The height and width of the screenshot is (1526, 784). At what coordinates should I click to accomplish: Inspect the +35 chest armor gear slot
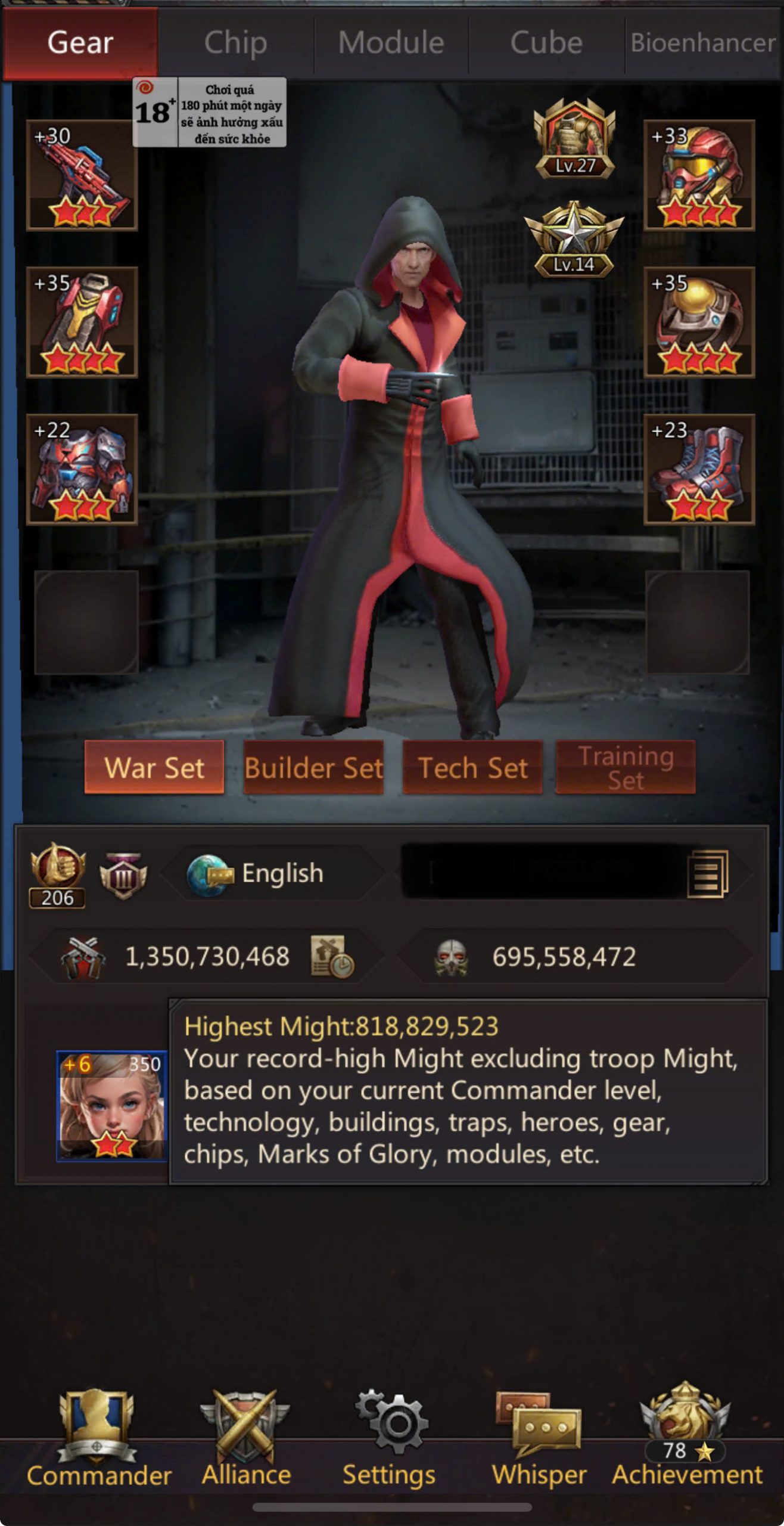[x=82, y=322]
